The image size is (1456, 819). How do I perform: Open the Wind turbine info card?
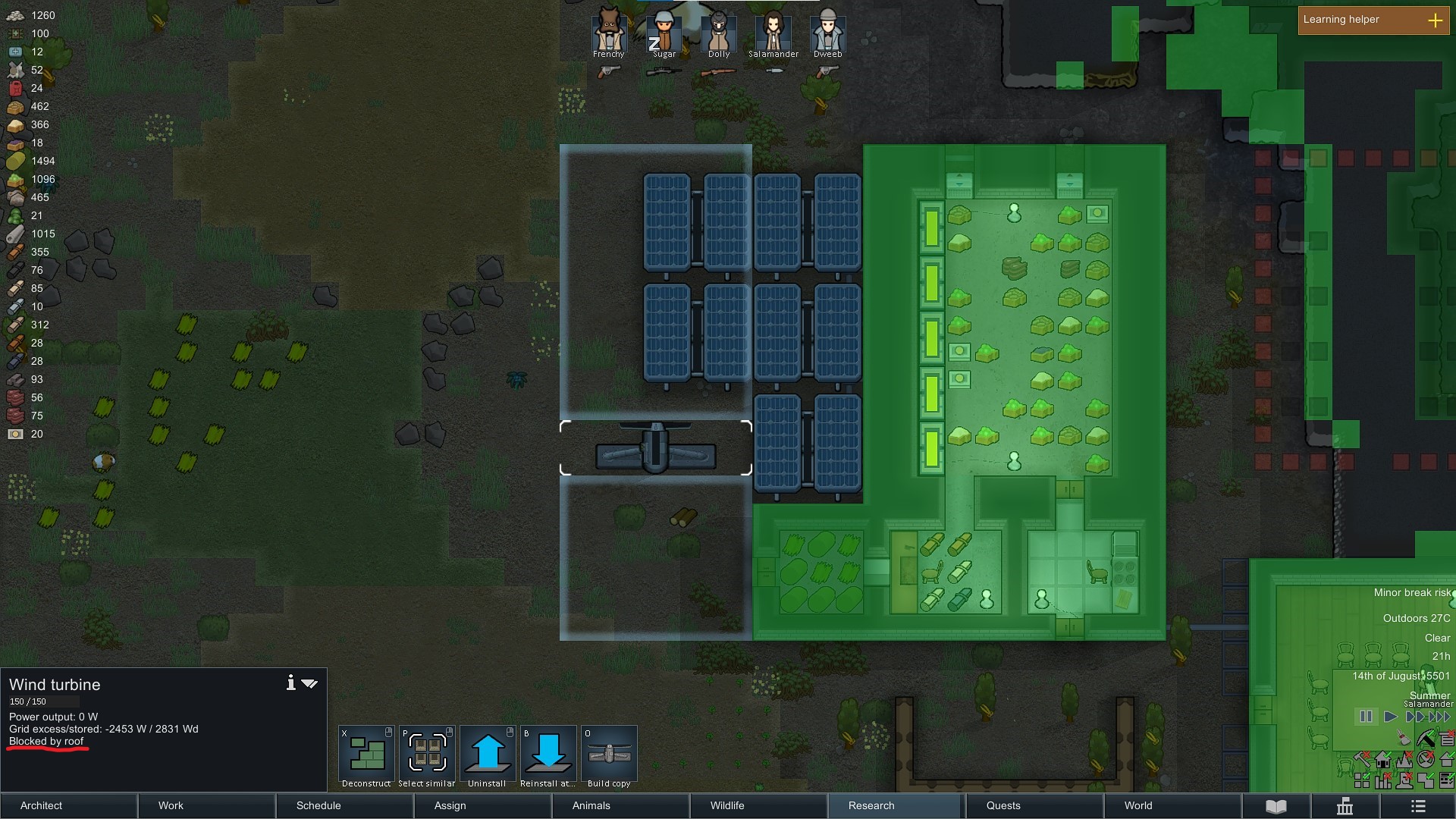pyautogui.click(x=290, y=682)
